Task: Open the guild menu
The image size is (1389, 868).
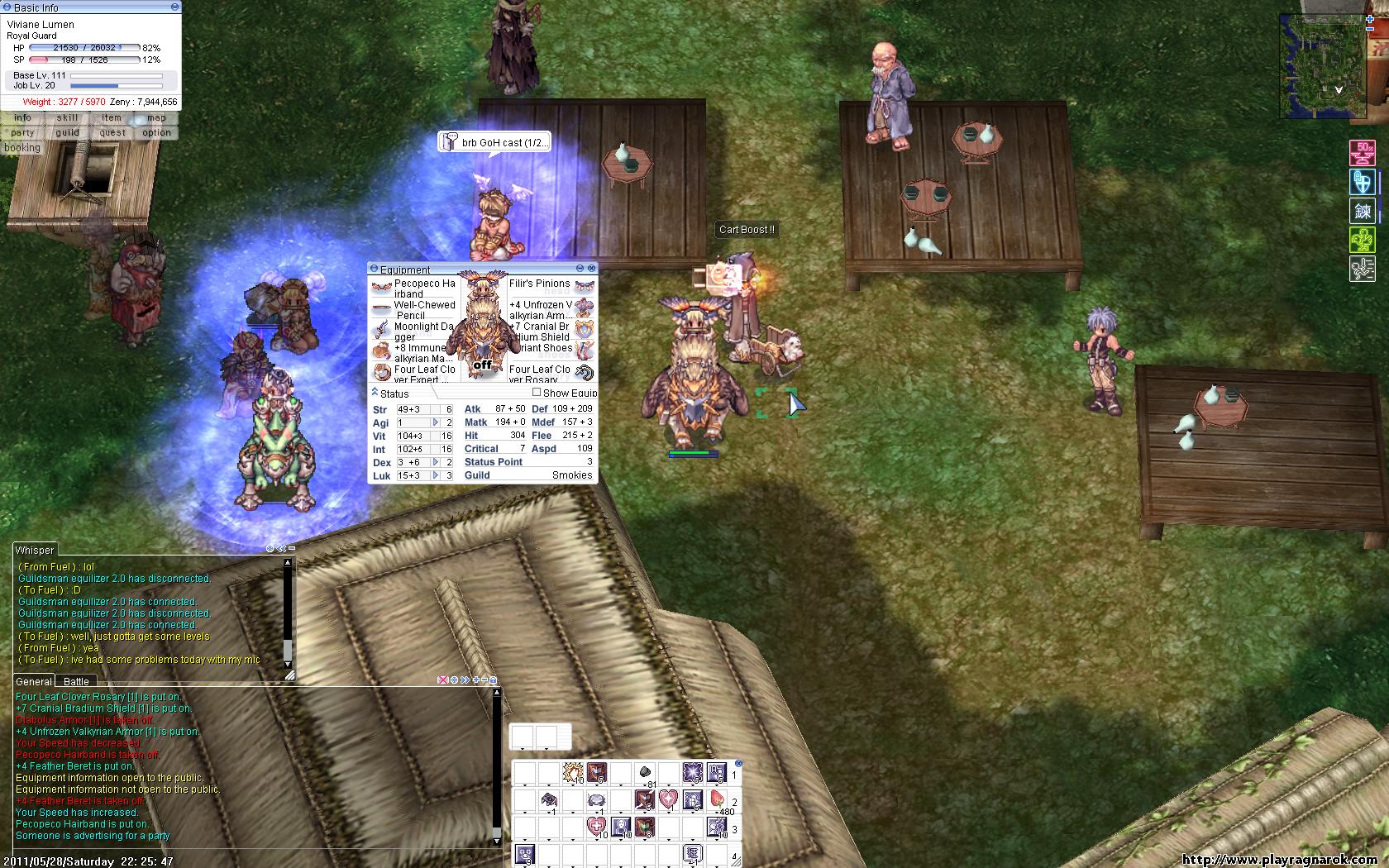Action: pos(68,132)
